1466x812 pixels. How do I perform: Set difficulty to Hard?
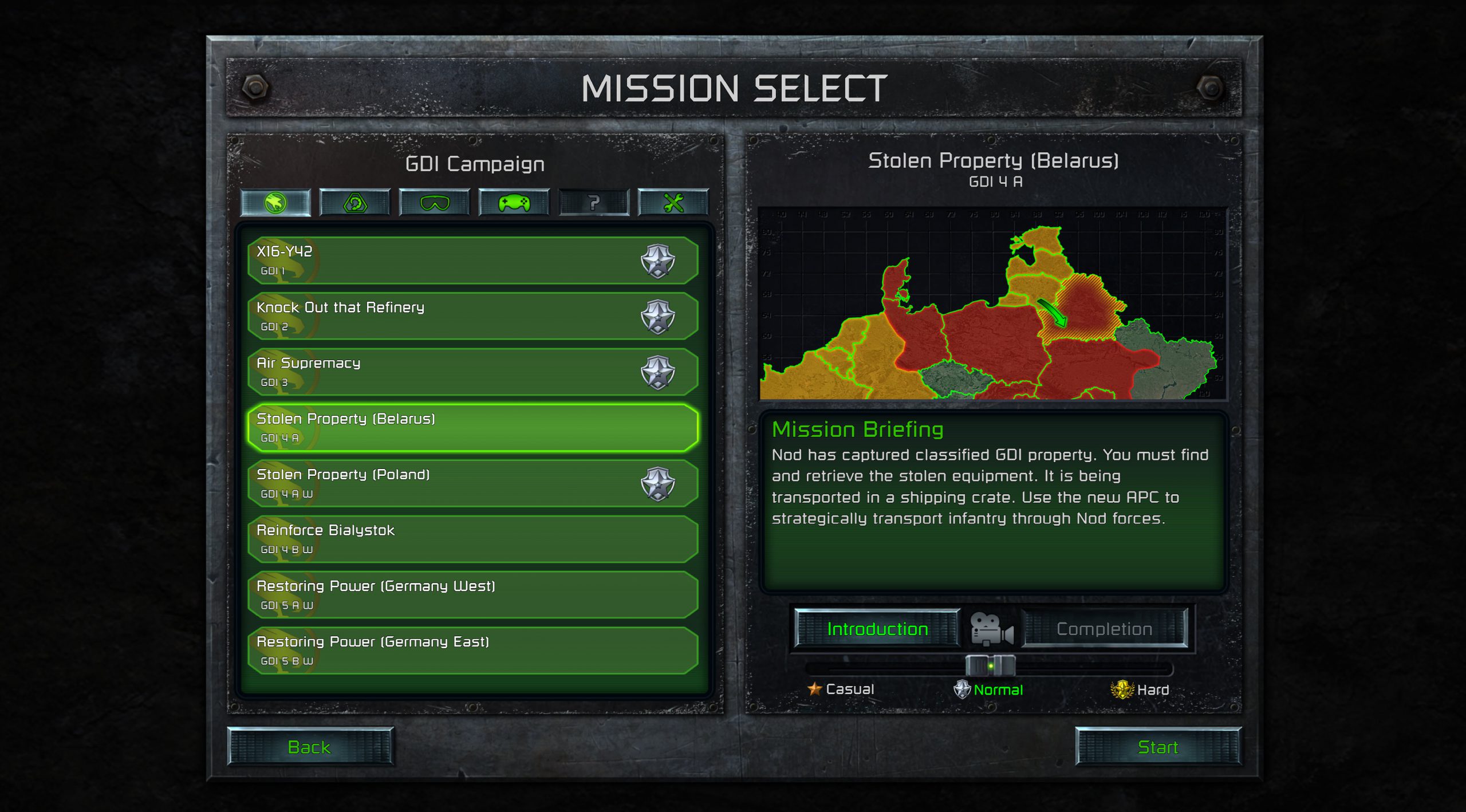(1140, 689)
